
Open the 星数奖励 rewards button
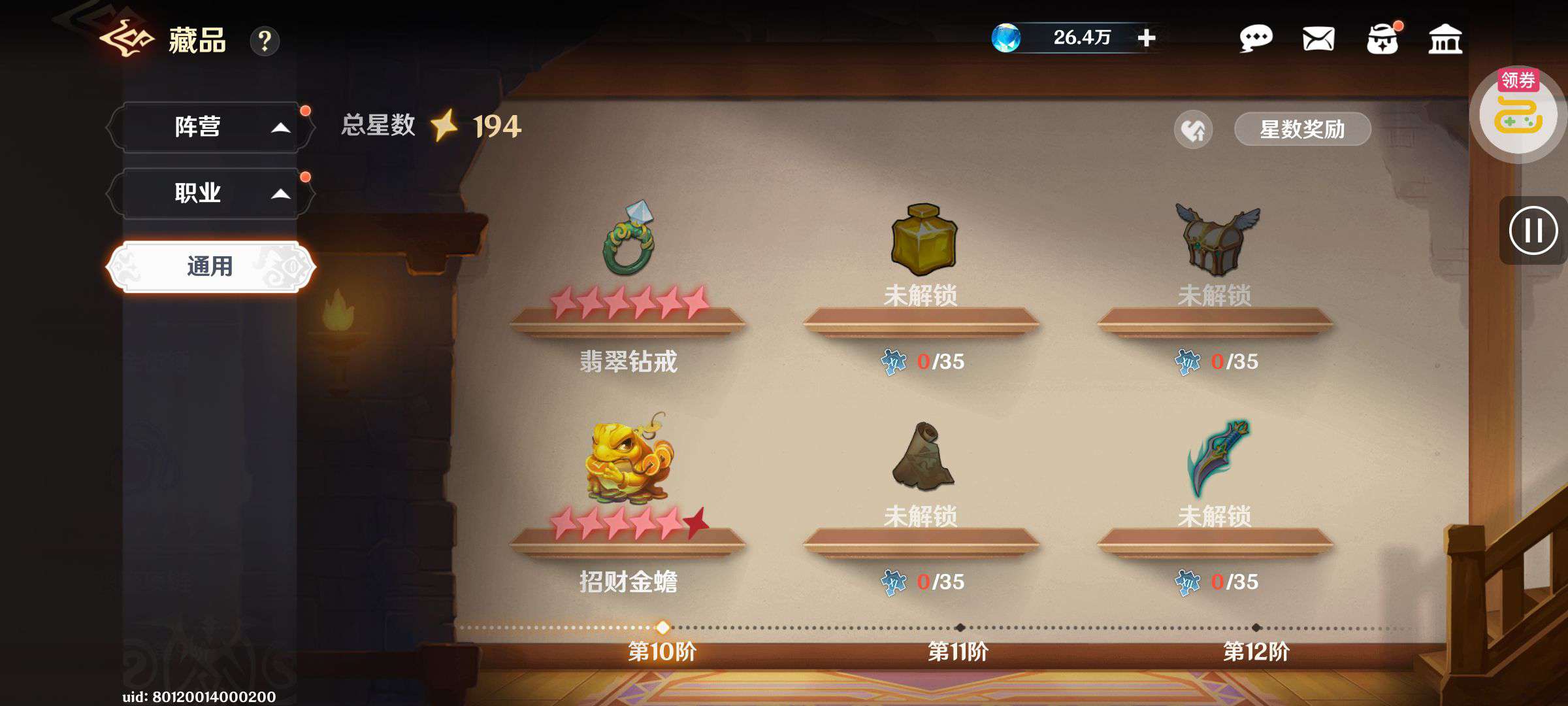click(1301, 129)
